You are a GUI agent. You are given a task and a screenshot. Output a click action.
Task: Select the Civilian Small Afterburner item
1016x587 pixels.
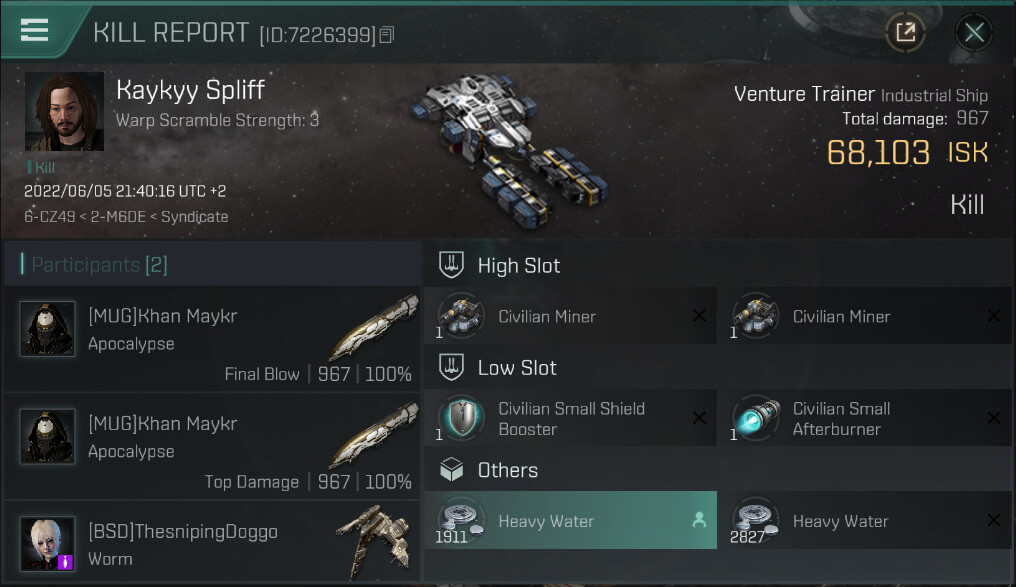(x=865, y=419)
